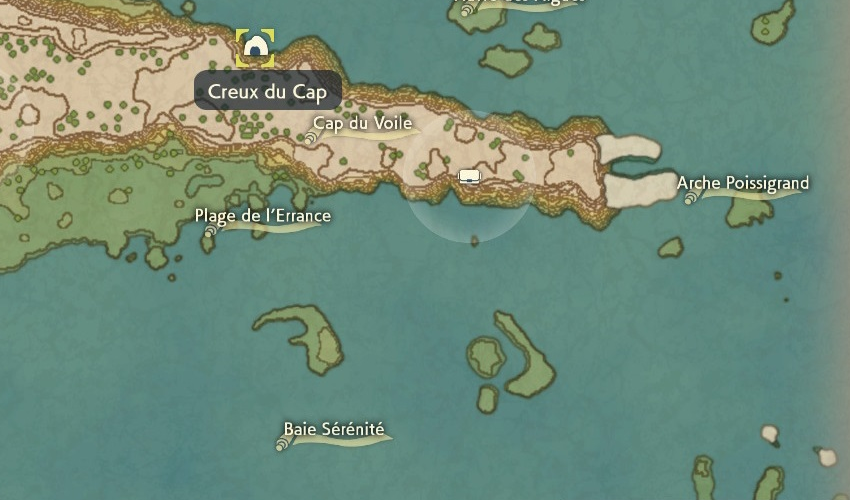Select the Arche Poissigrand location label
850x500 pixels.
[743, 184]
